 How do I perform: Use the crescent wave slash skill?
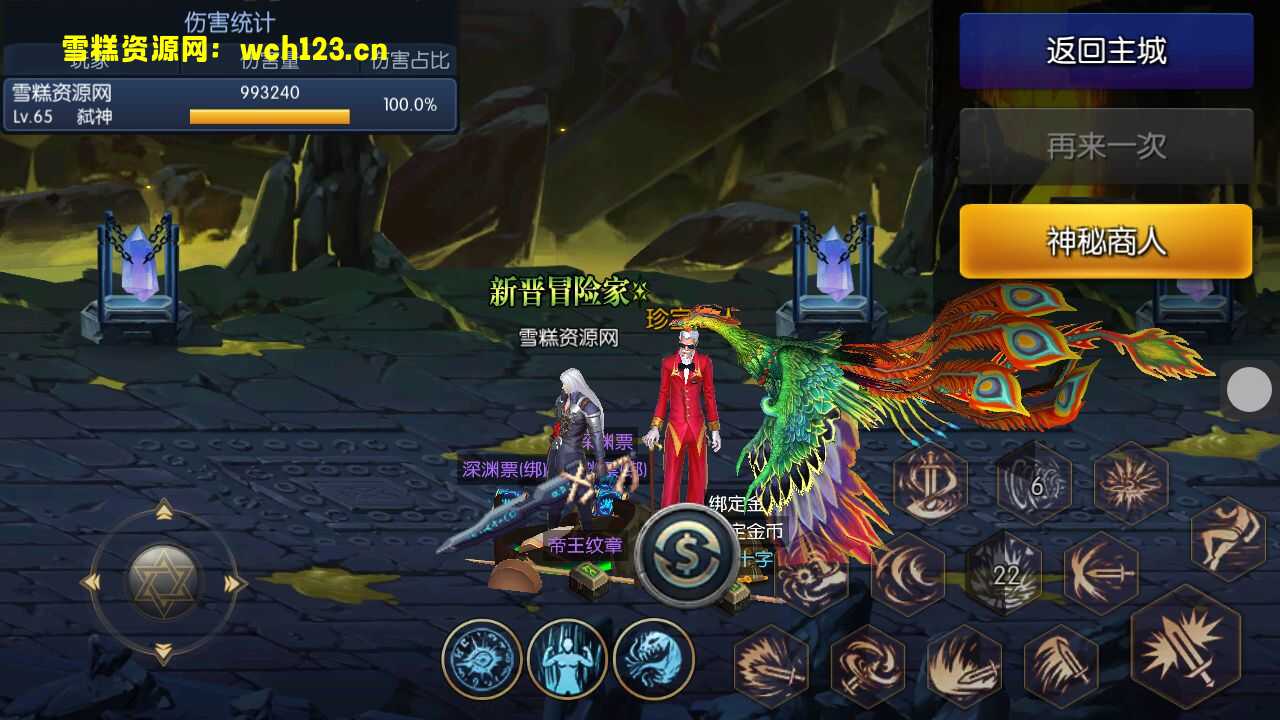(x=908, y=574)
